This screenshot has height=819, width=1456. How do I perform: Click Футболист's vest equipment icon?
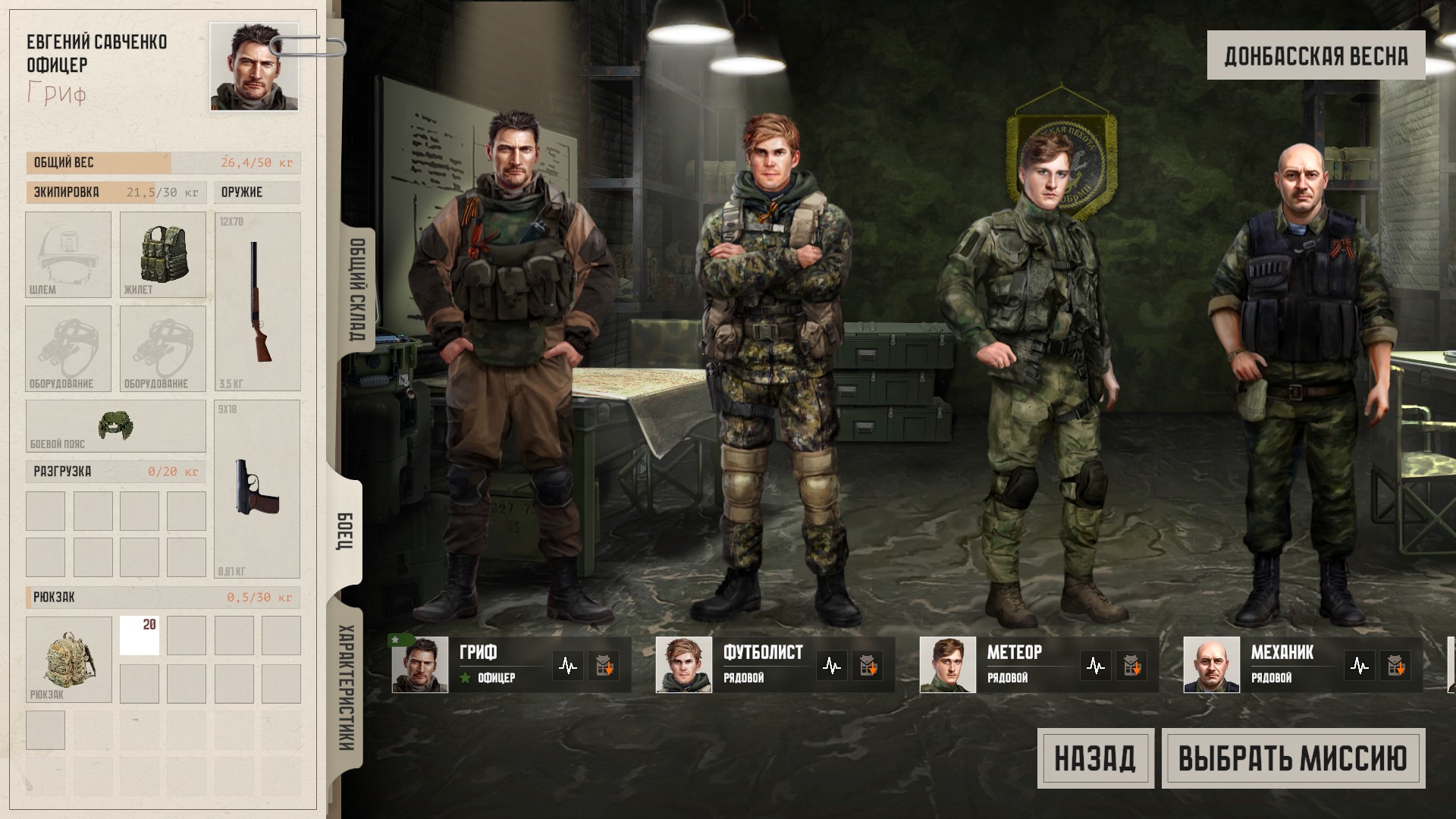867,666
